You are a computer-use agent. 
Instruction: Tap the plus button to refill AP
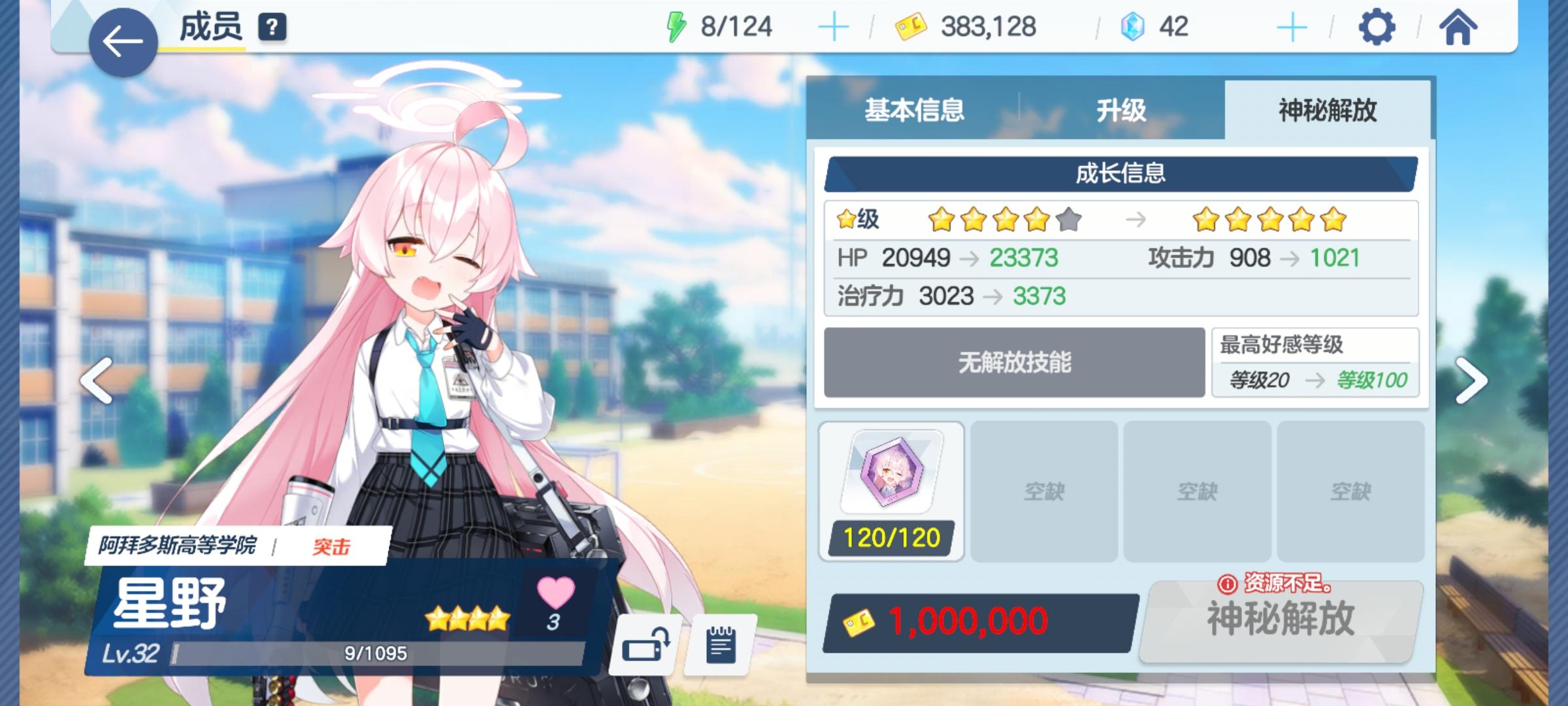(834, 27)
